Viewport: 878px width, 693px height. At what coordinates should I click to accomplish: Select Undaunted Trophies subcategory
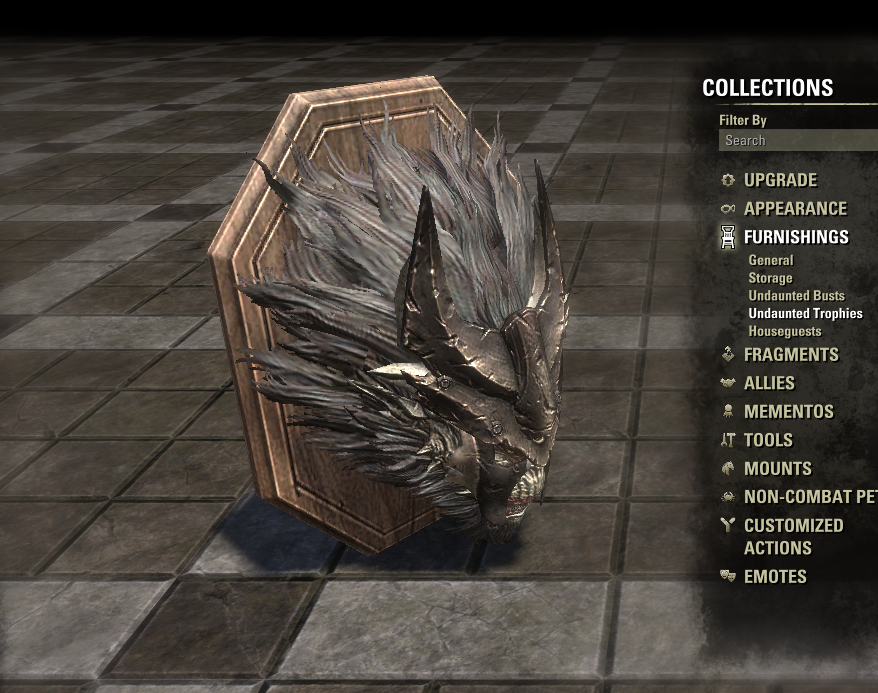click(805, 313)
